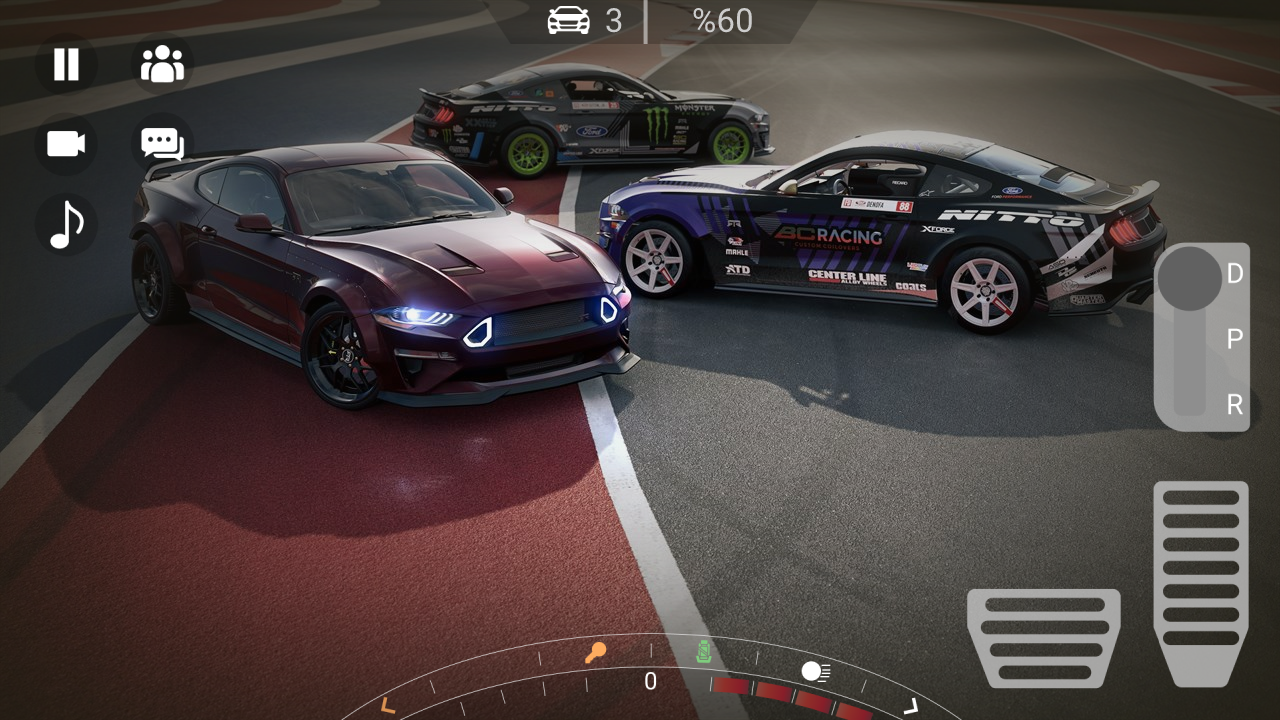This screenshot has height=720, width=1280.
Task: Switch the camera view
Action: 66,144
